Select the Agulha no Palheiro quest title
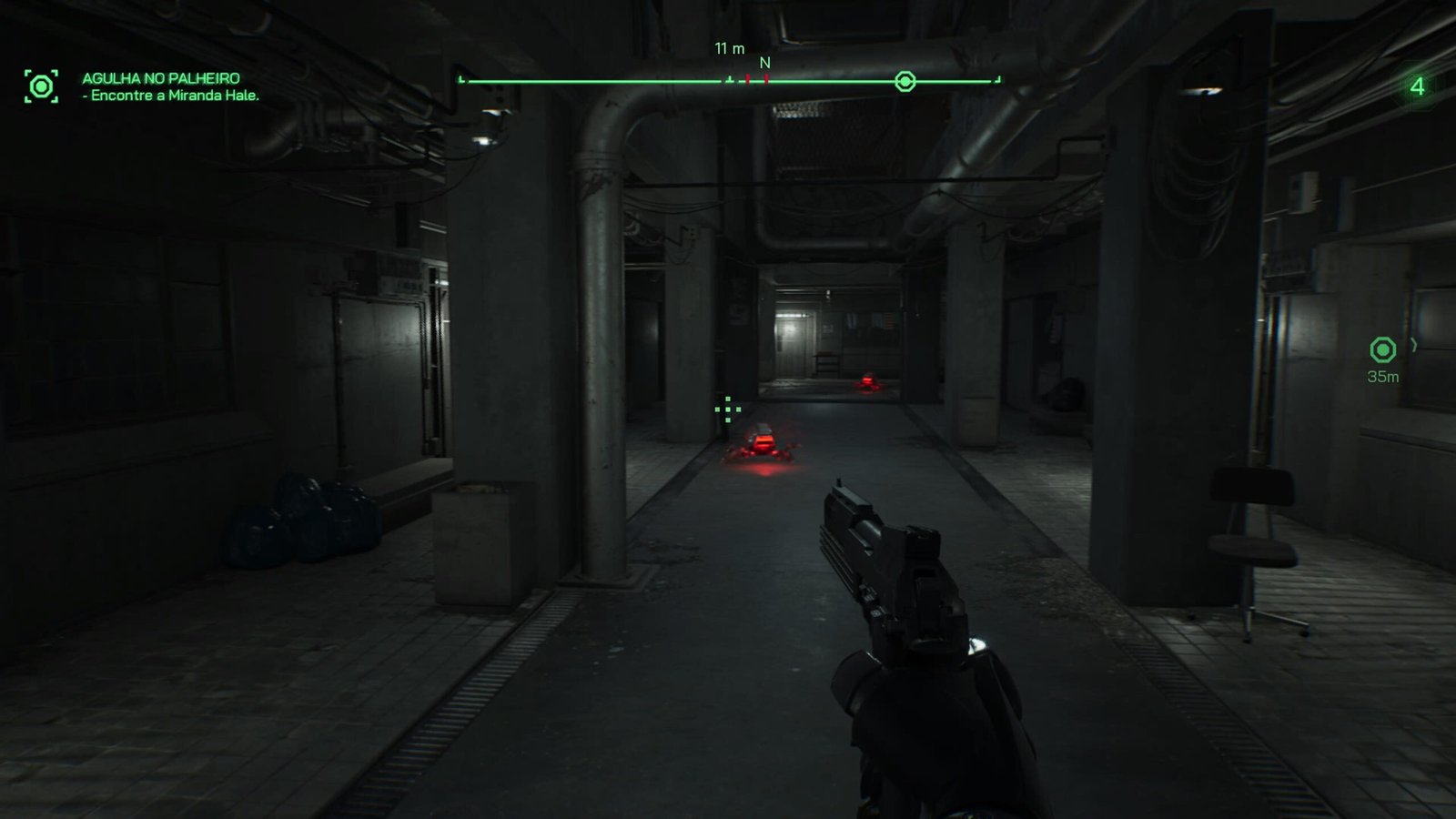The image size is (1456, 819). [x=161, y=78]
